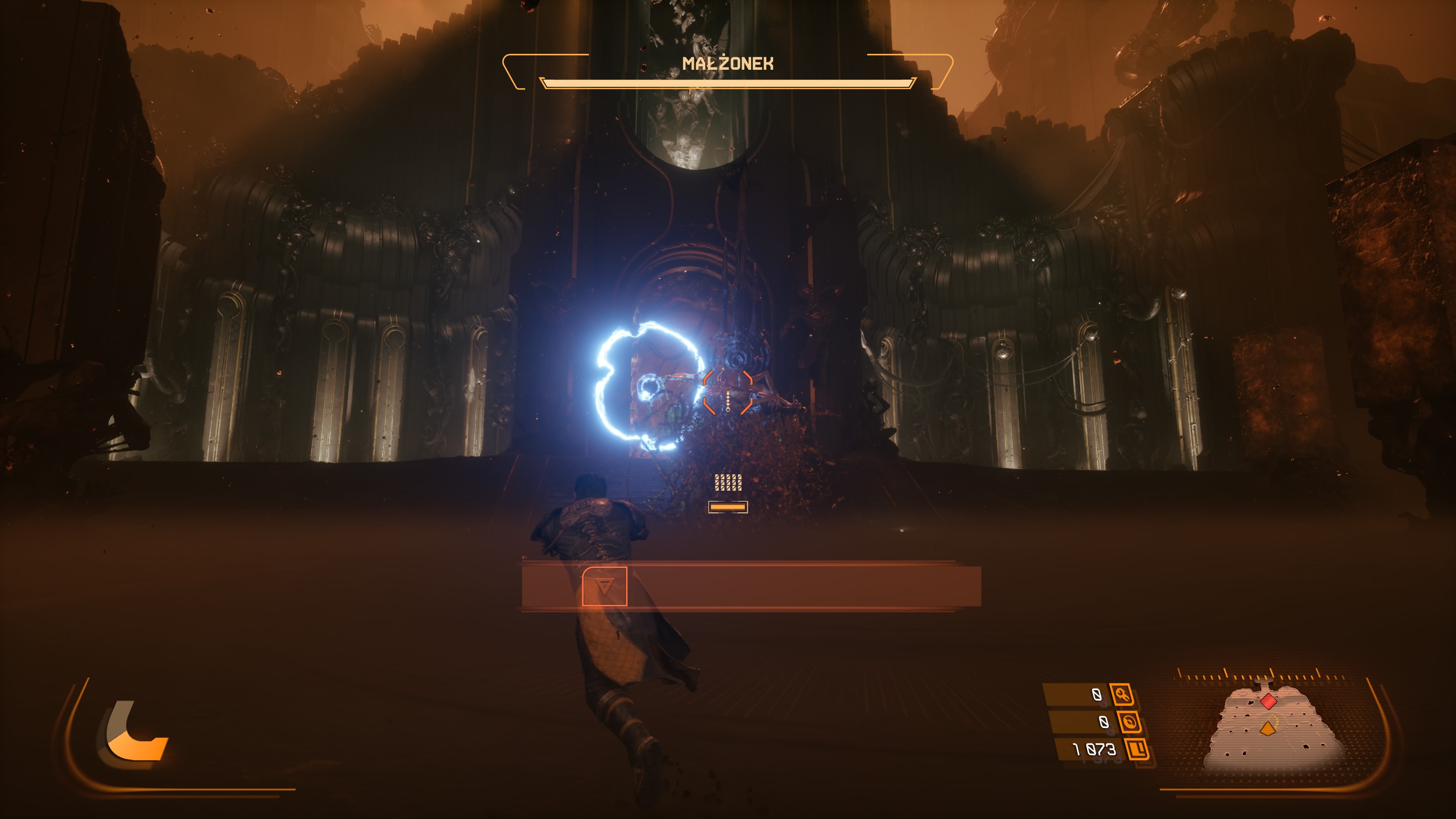Click the downward triangle notification icon
This screenshot has width=1456, height=819.
tap(604, 587)
